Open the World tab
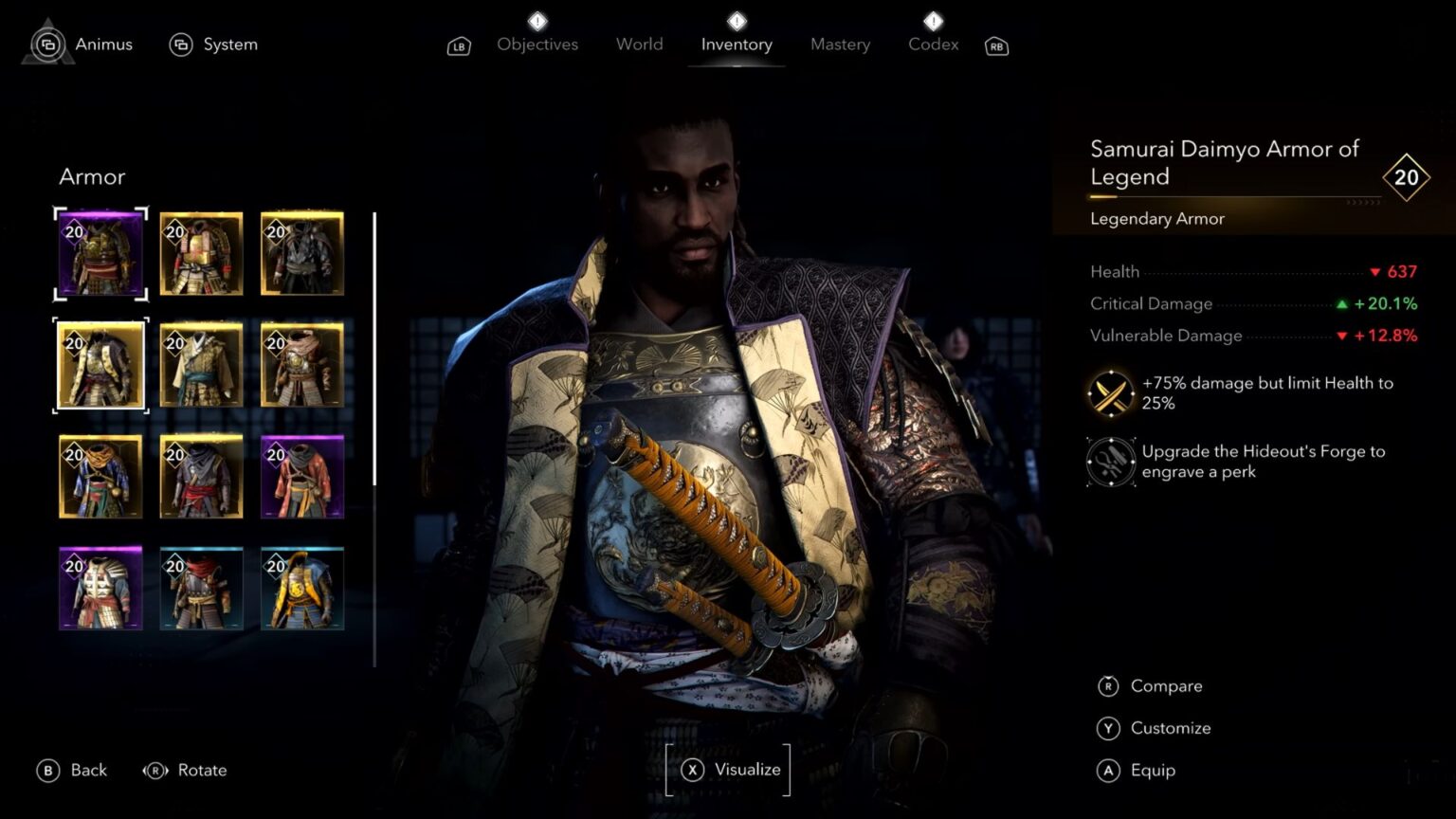This screenshot has width=1456, height=819. (x=639, y=44)
